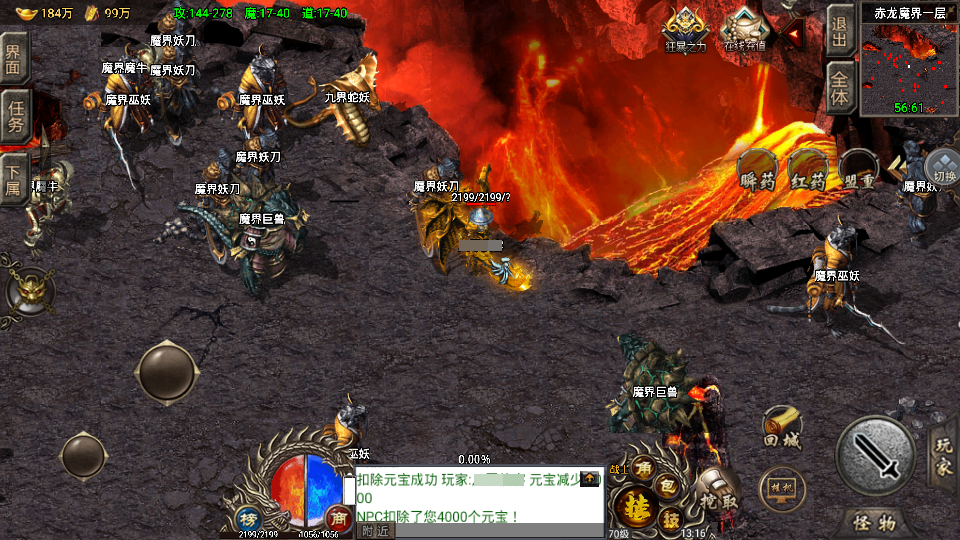Tap the 回城 return-to-town scroll
Image resolution: width=960 pixels, height=540 pixels.
(x=782, y=428)
